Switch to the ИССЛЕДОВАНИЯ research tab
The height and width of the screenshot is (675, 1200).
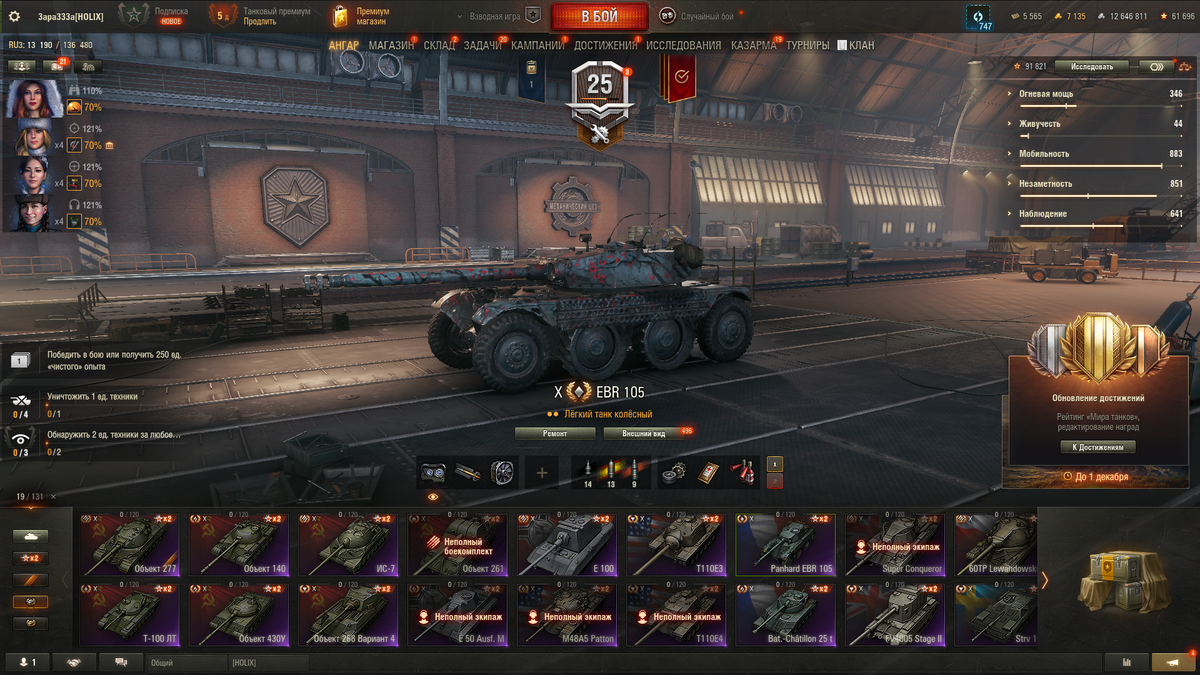click(683, 46)
